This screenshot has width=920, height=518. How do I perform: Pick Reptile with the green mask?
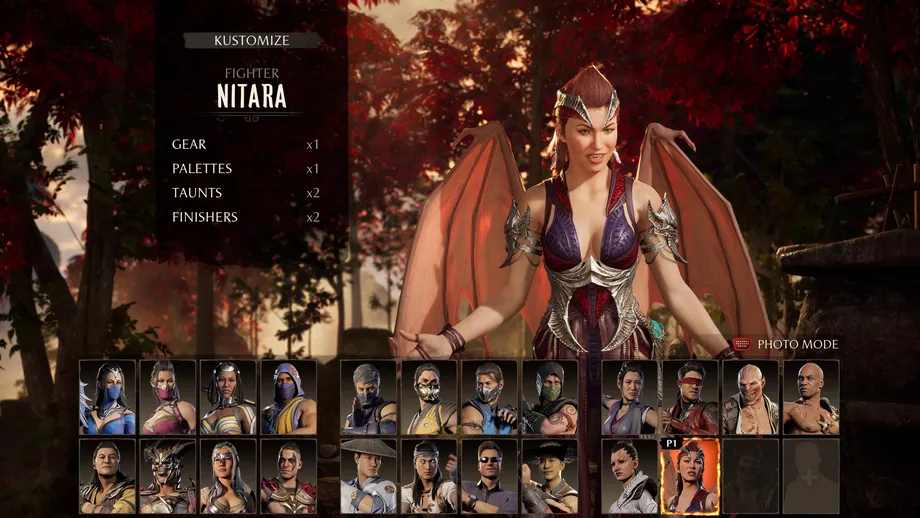point(549,397)
